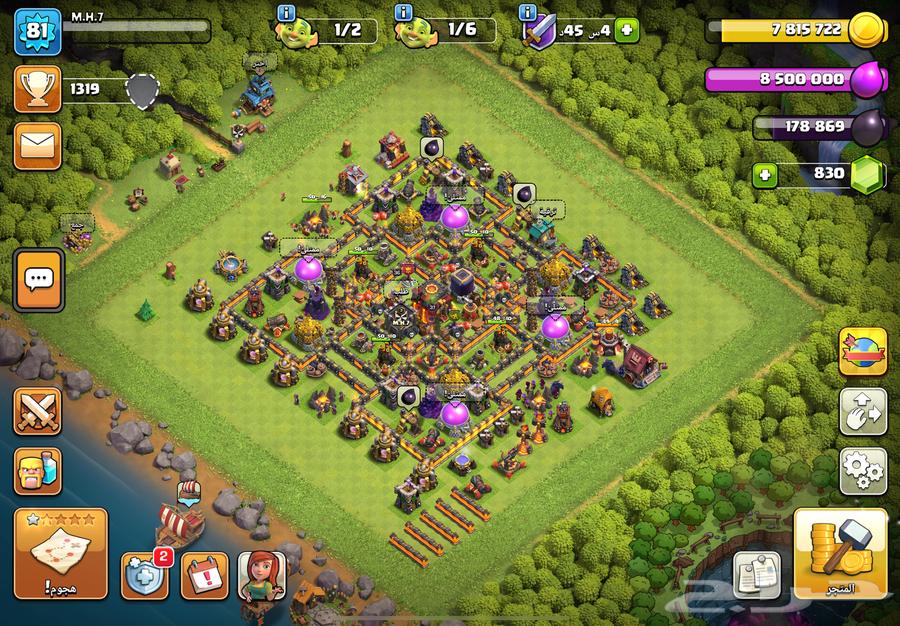Open the shield icon with the red 2 badge
900x626 pixels.
pos(145,575)
